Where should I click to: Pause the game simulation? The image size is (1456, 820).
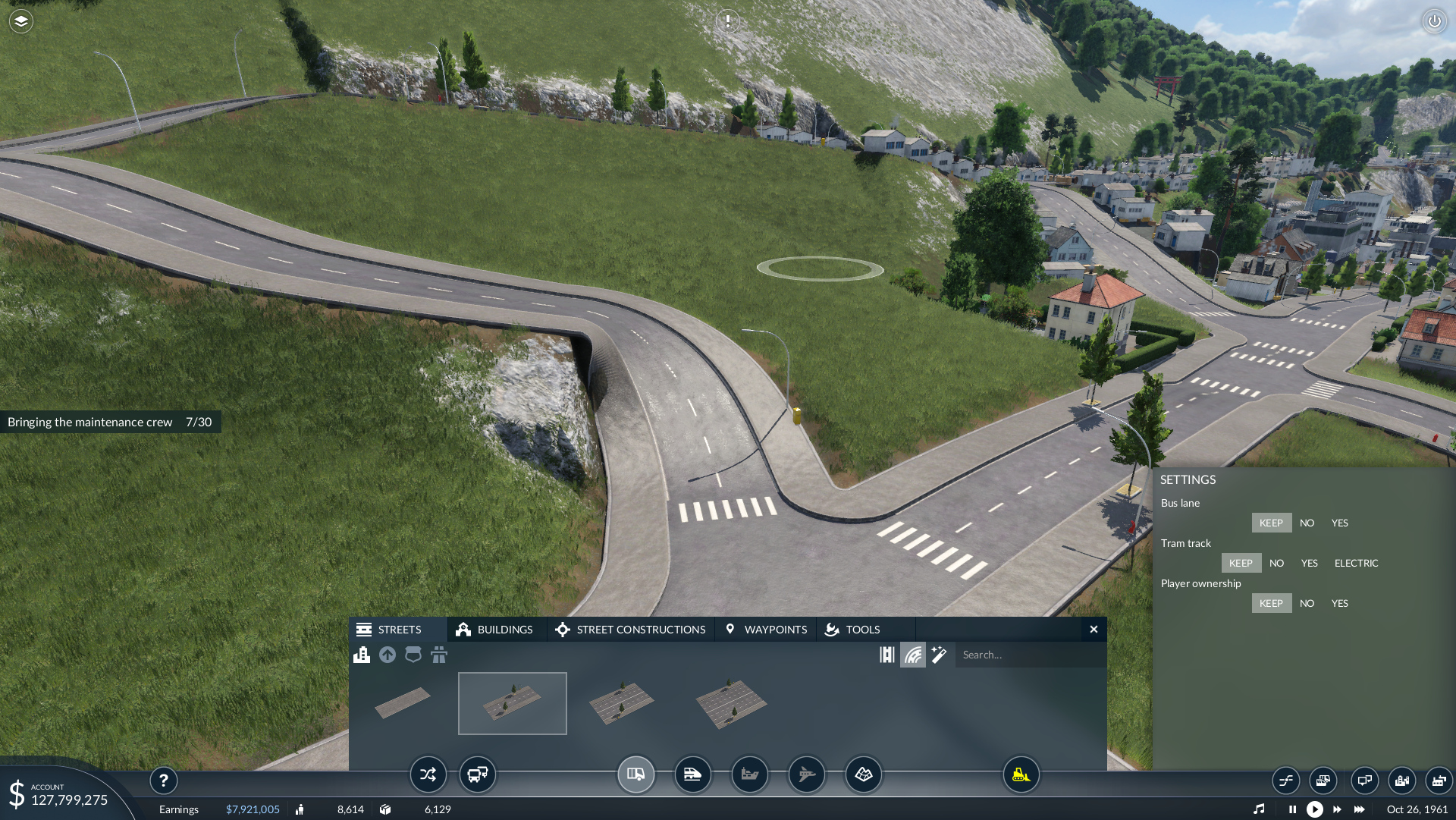coord(1292,809)
